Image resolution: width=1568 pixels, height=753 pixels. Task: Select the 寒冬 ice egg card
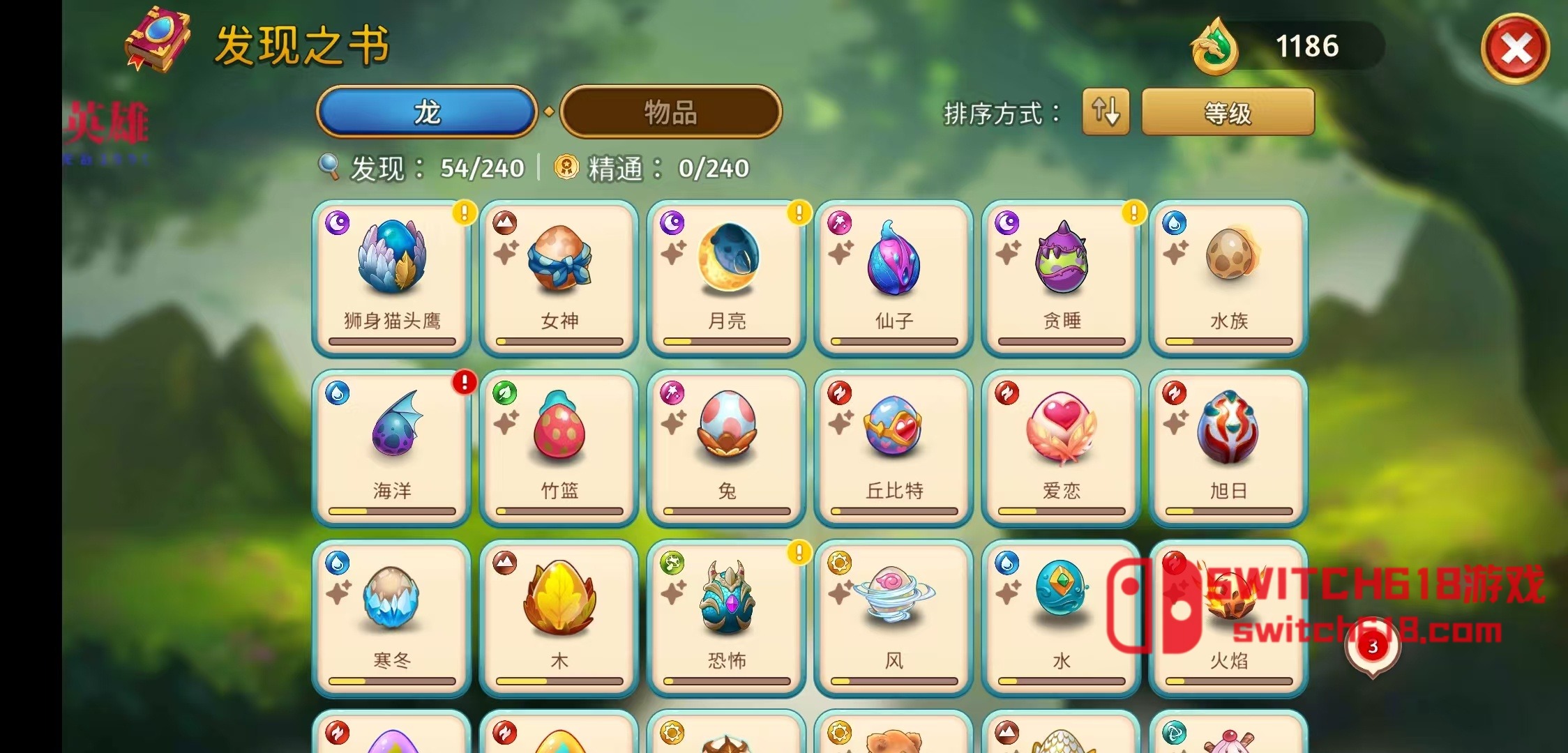(x=392, y=618)
